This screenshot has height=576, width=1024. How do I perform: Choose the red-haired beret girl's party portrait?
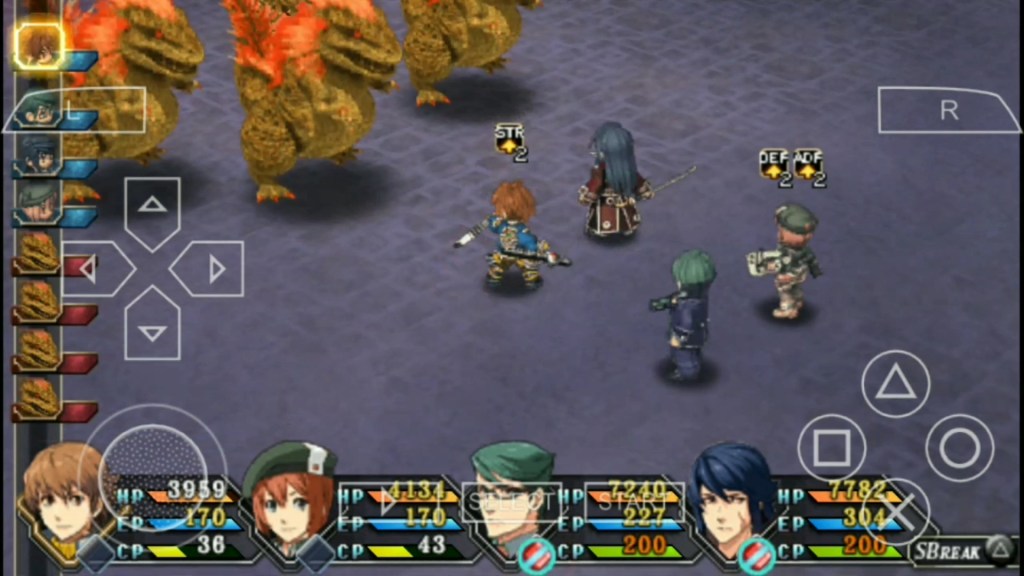tap(289, 500)
